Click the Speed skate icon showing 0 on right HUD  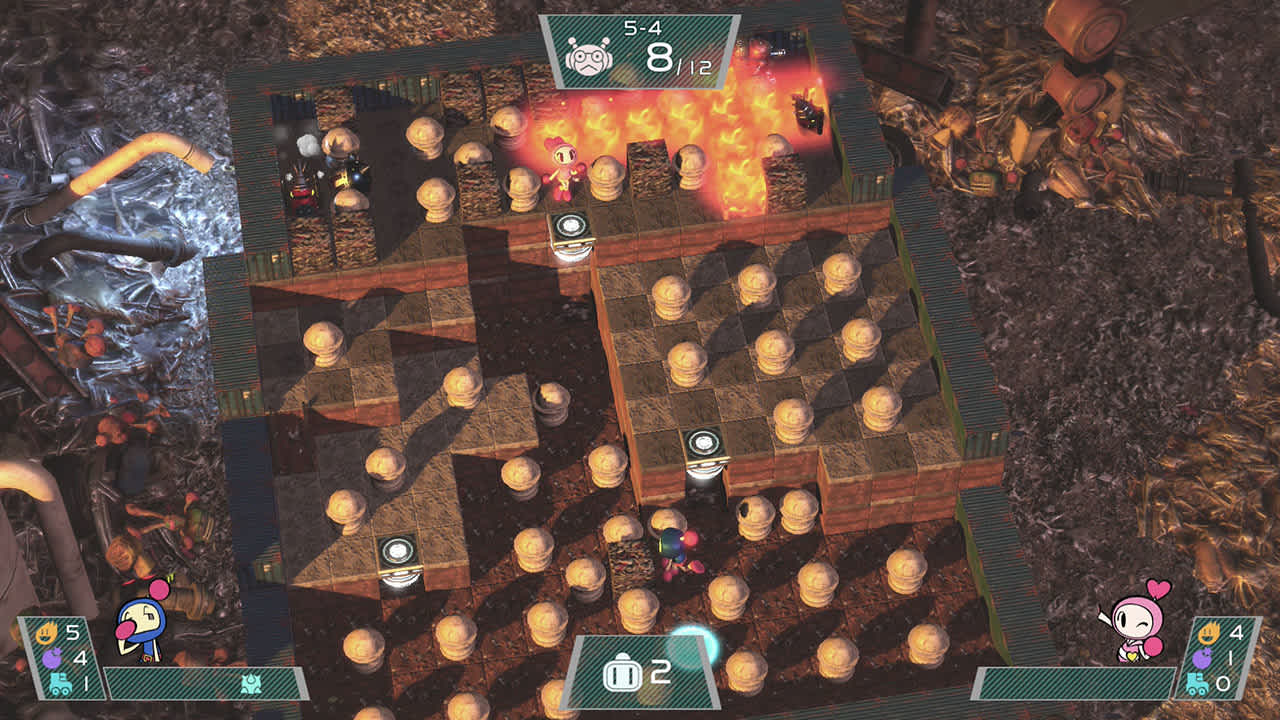point(1199,684)
